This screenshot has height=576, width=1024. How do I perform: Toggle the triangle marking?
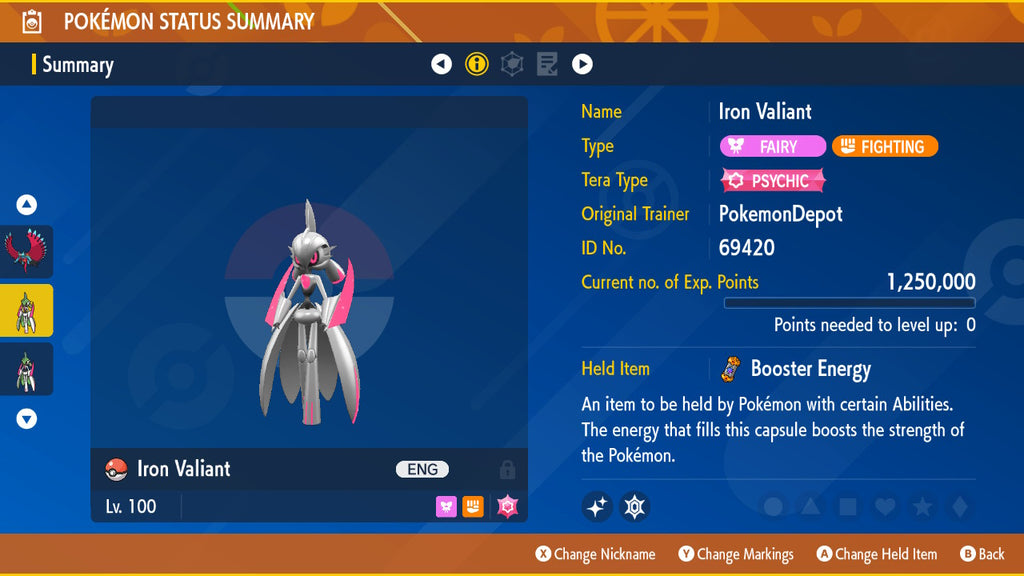click(x=810, y=507)
